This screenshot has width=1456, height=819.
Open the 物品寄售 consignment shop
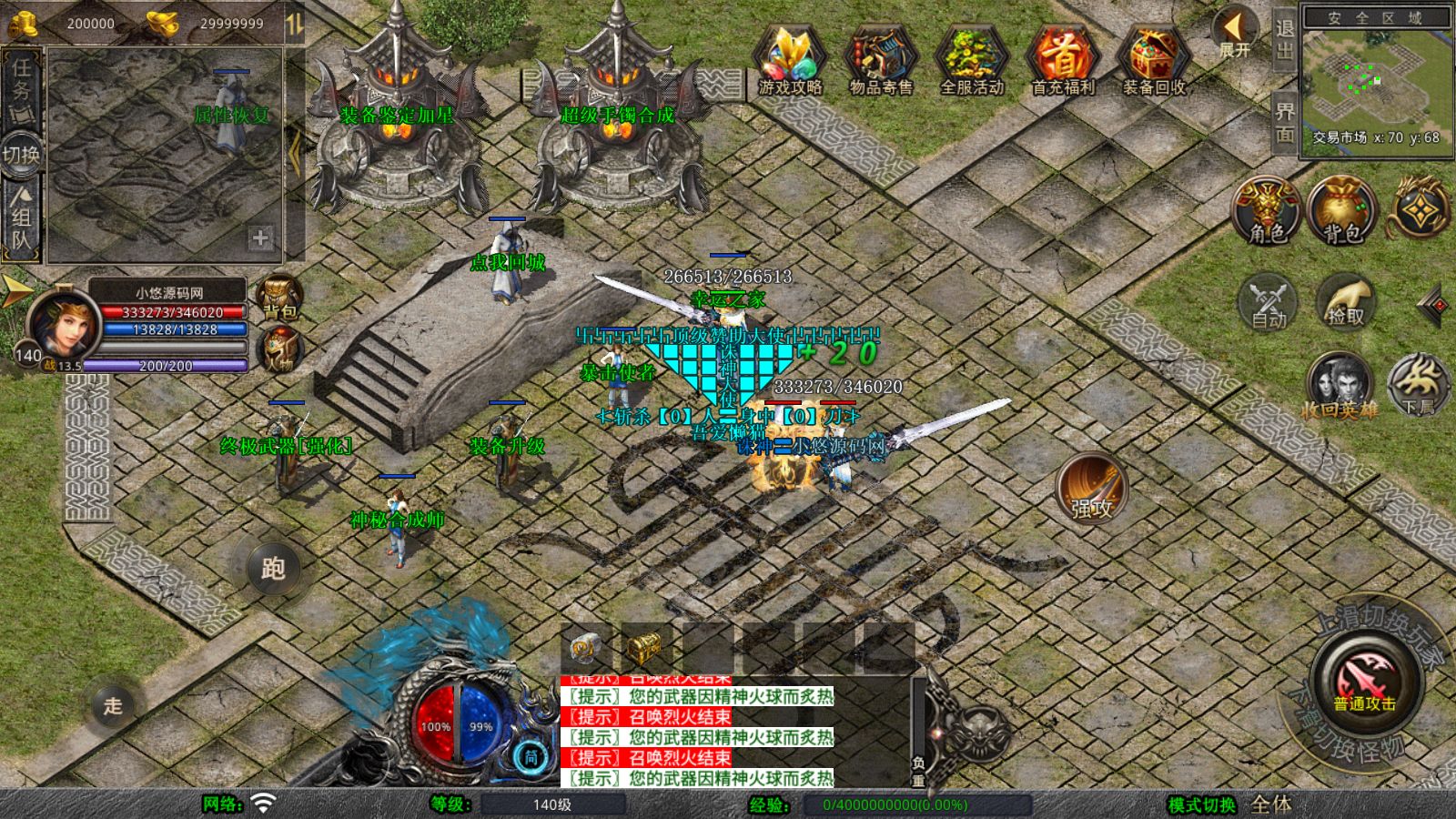[880, 58]
